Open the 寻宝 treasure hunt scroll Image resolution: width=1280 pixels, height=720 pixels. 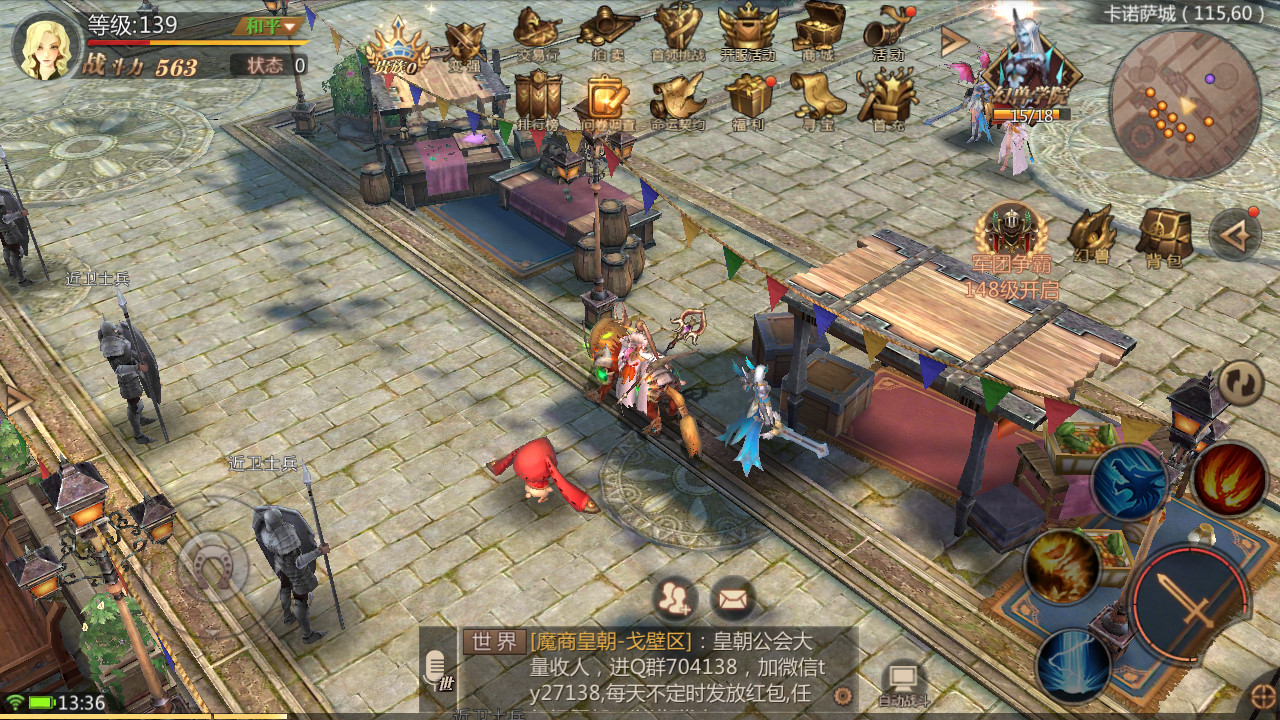pyautogui.click(x=818, y=99)
